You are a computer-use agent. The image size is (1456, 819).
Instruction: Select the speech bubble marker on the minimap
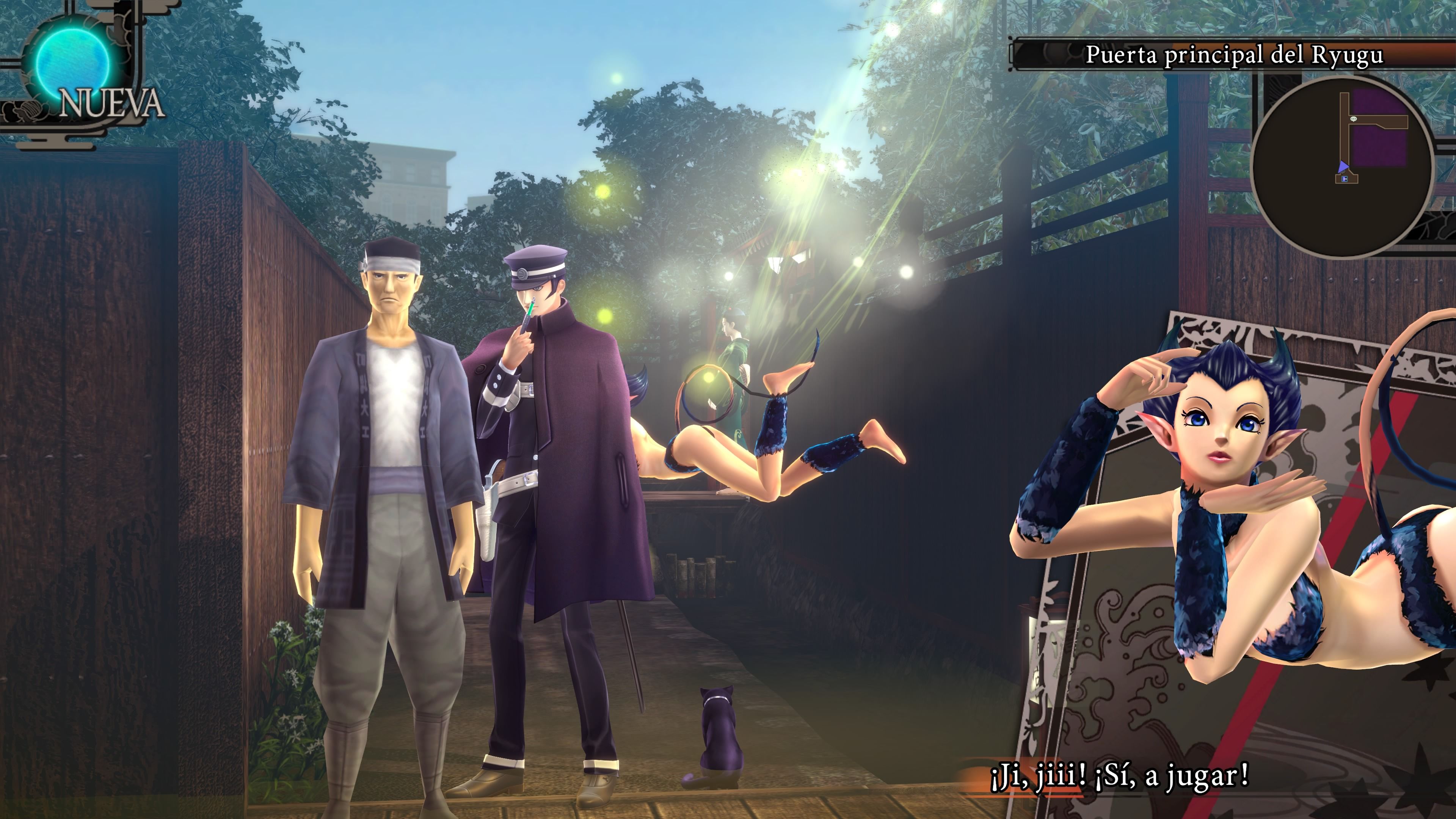[1354, 119]
